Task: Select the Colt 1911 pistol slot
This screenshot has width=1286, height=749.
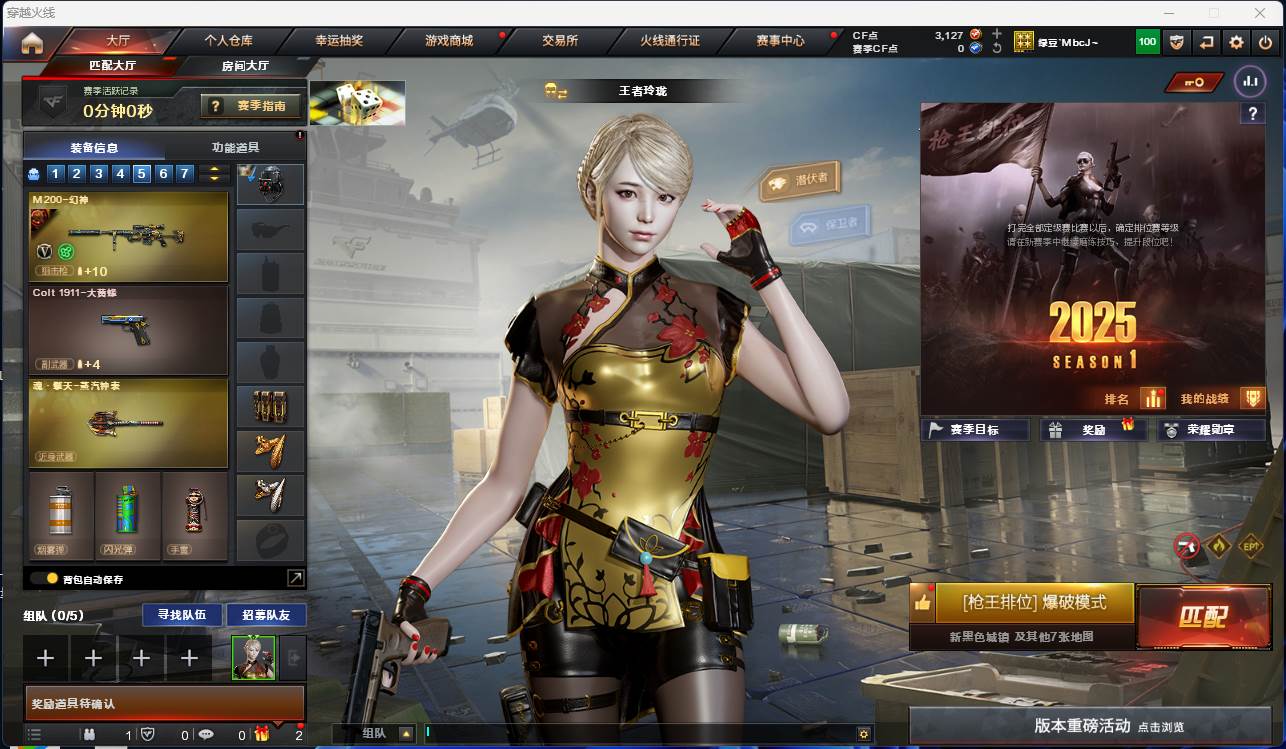Action: [x=129, y=330]
